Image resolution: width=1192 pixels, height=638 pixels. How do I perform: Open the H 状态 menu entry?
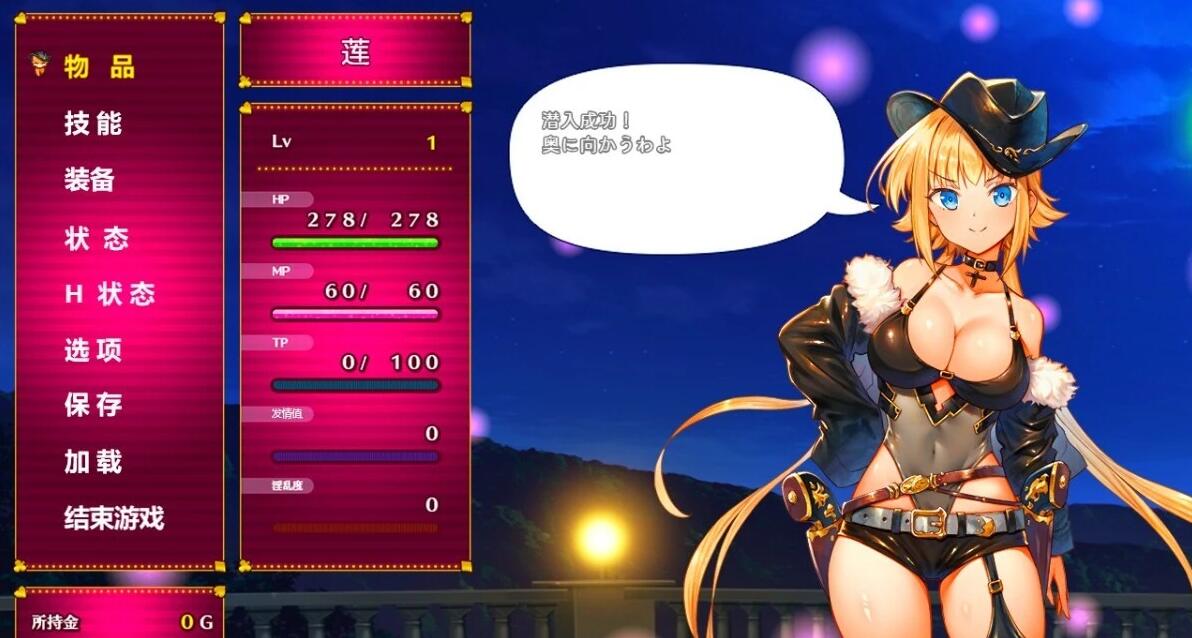coord(109,295)
